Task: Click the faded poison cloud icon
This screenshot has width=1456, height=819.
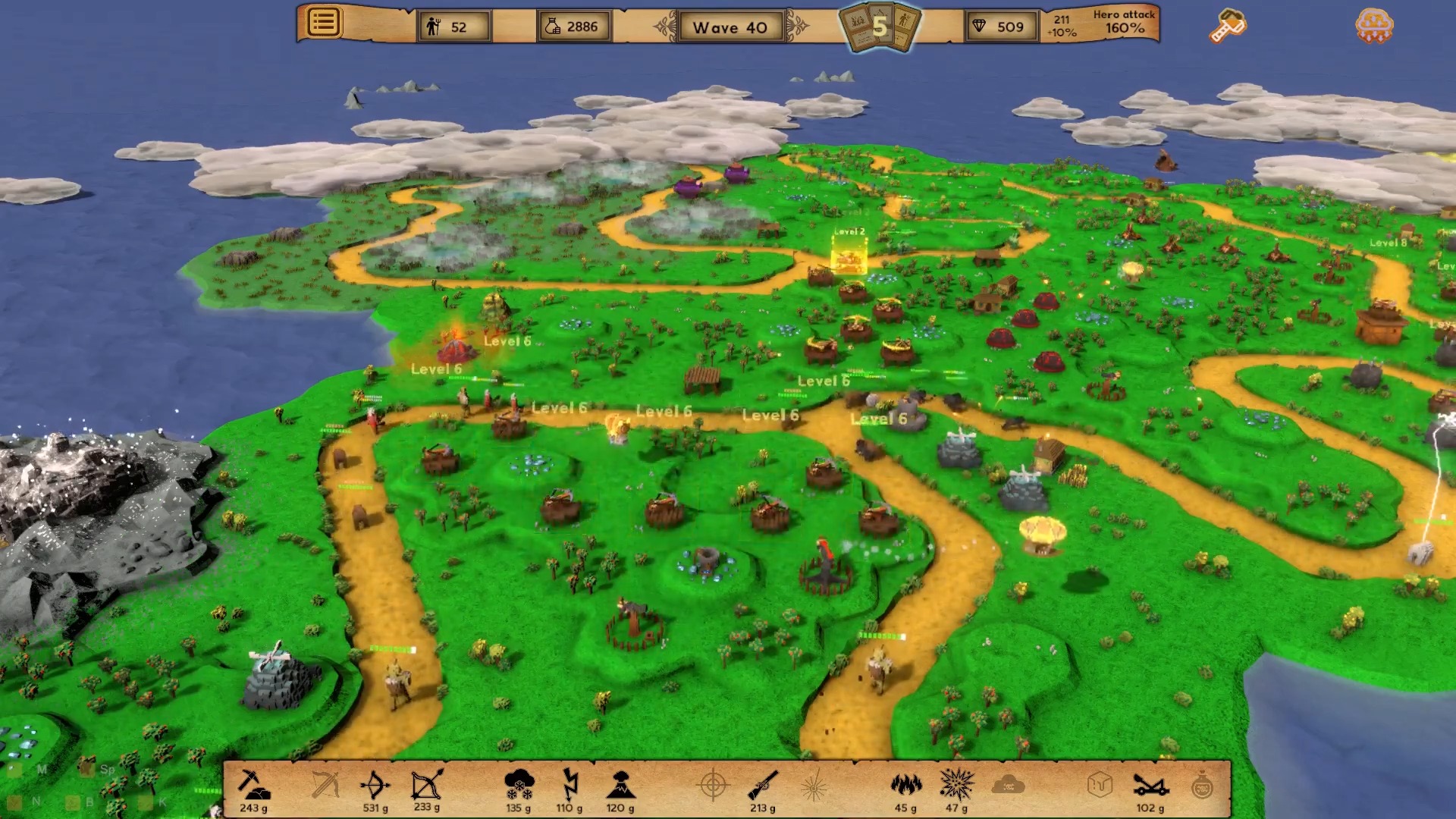Action: (1008, 786)
